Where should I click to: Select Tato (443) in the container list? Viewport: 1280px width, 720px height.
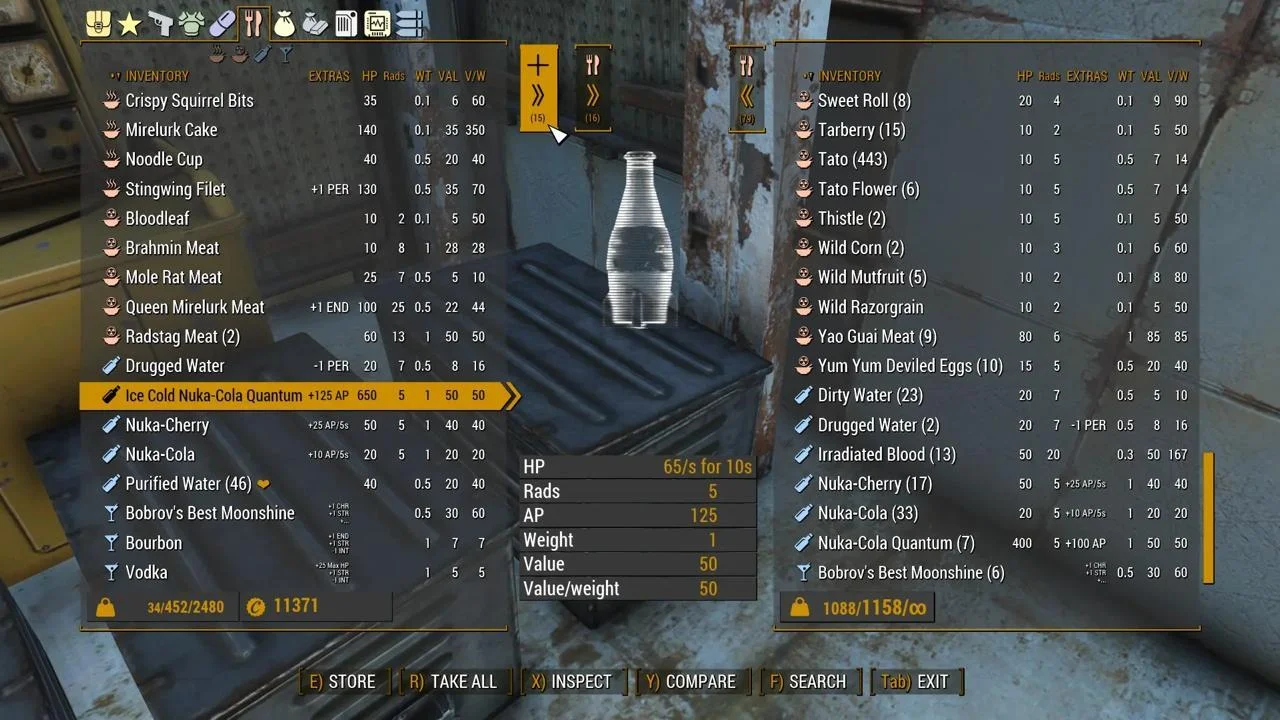coord(852,160)
